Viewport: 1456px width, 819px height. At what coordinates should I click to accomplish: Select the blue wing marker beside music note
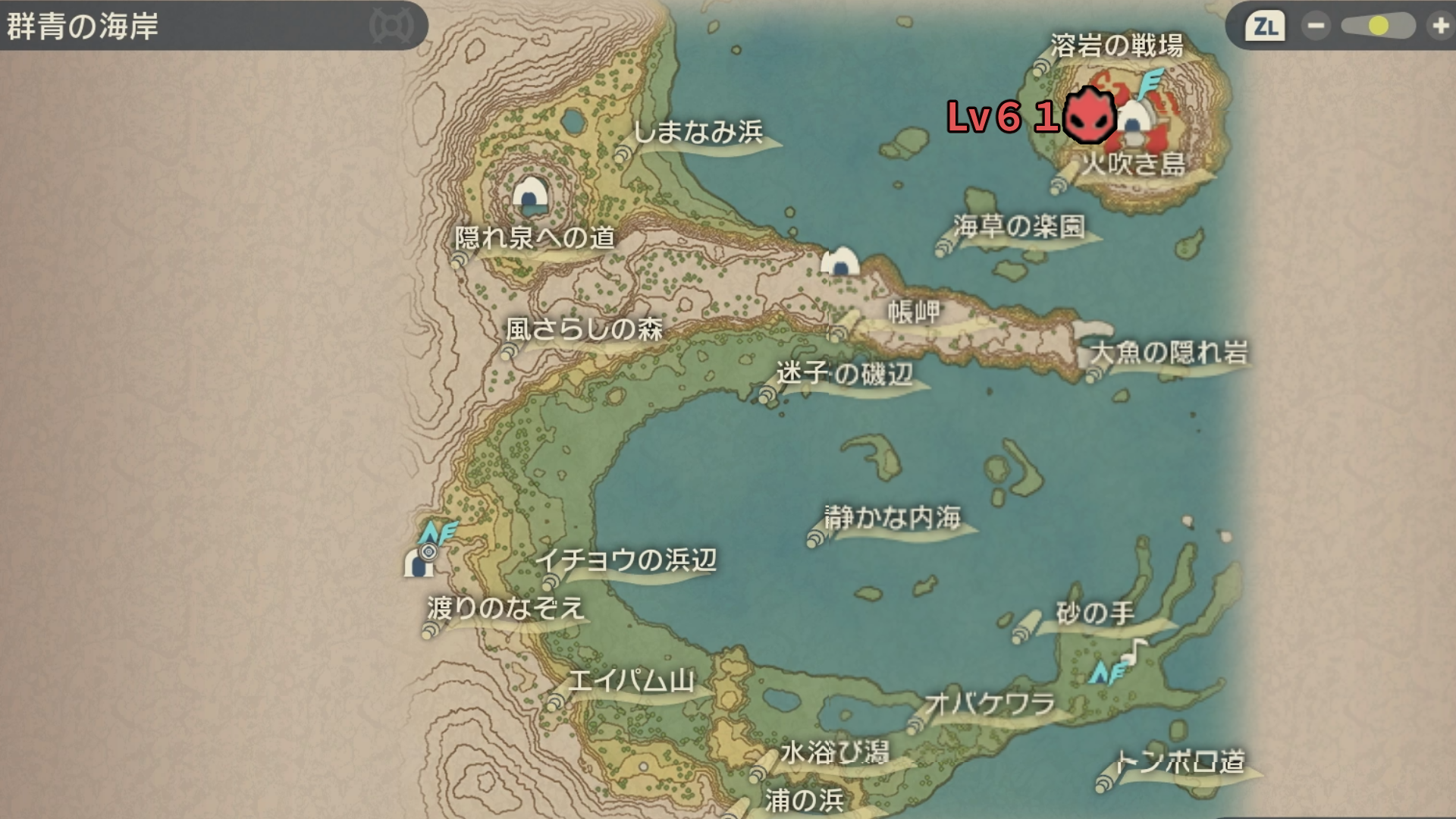click(x=1106, y=673)
